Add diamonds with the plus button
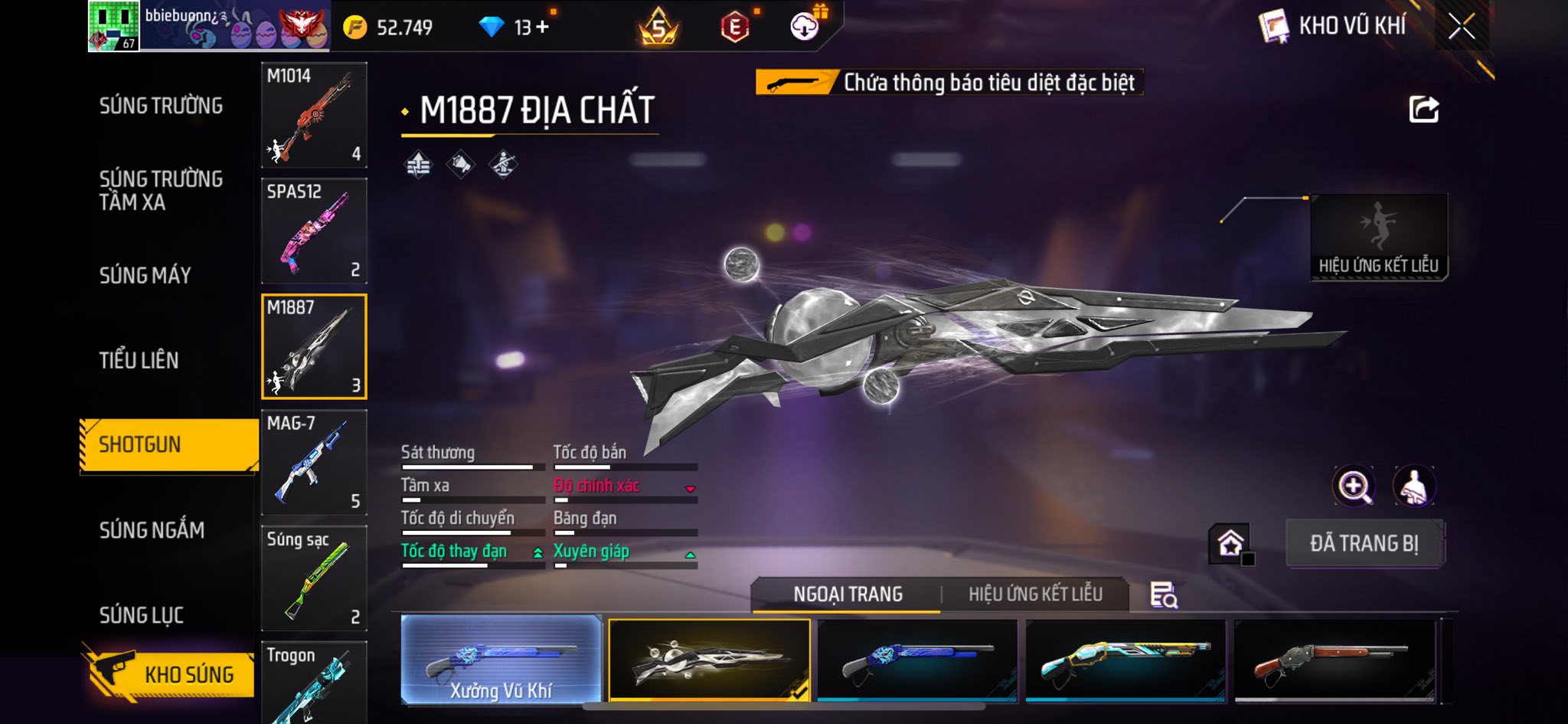1568x724 pixels. (542, 27)
